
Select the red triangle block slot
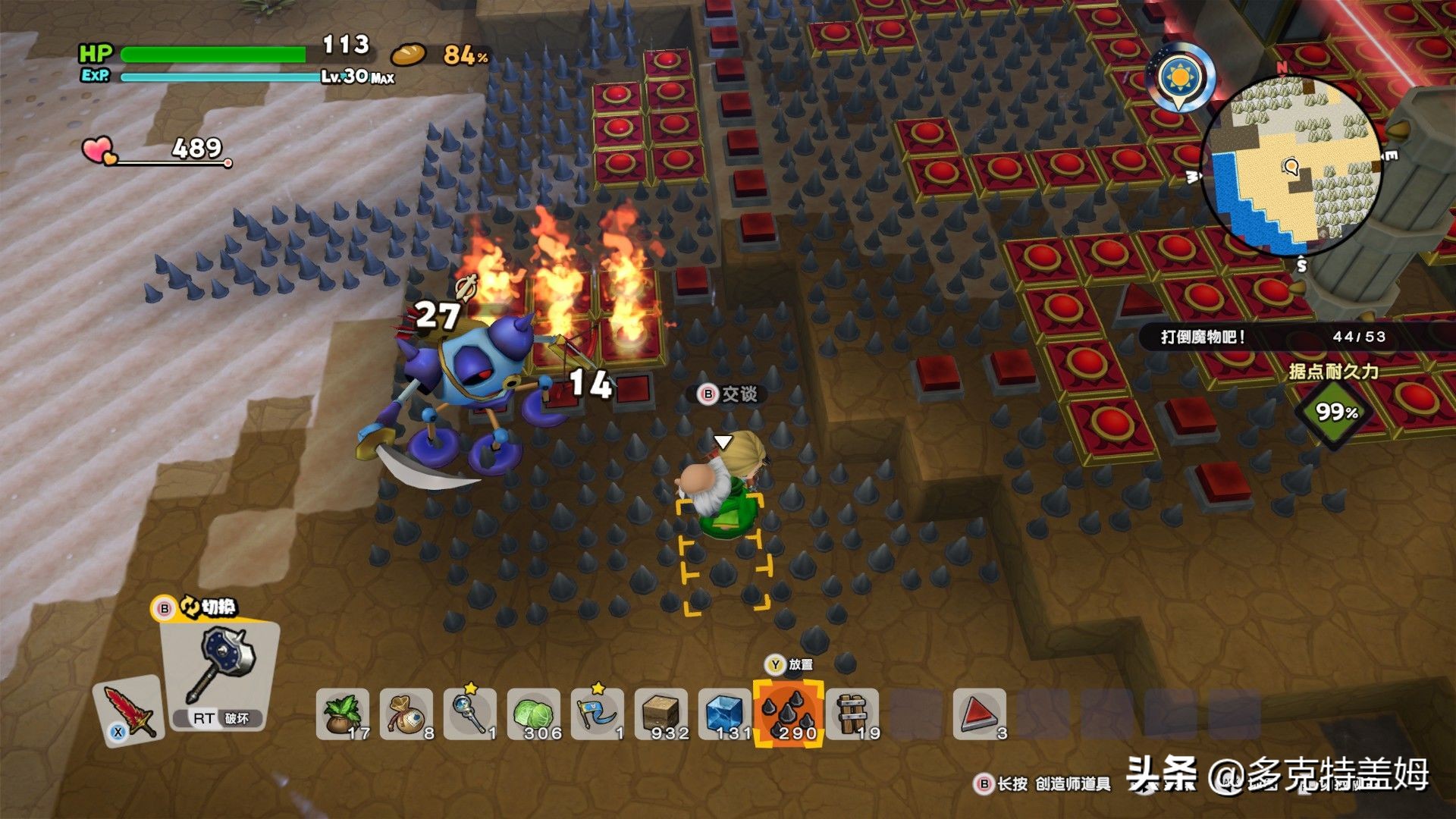click(x=979, y=714)
